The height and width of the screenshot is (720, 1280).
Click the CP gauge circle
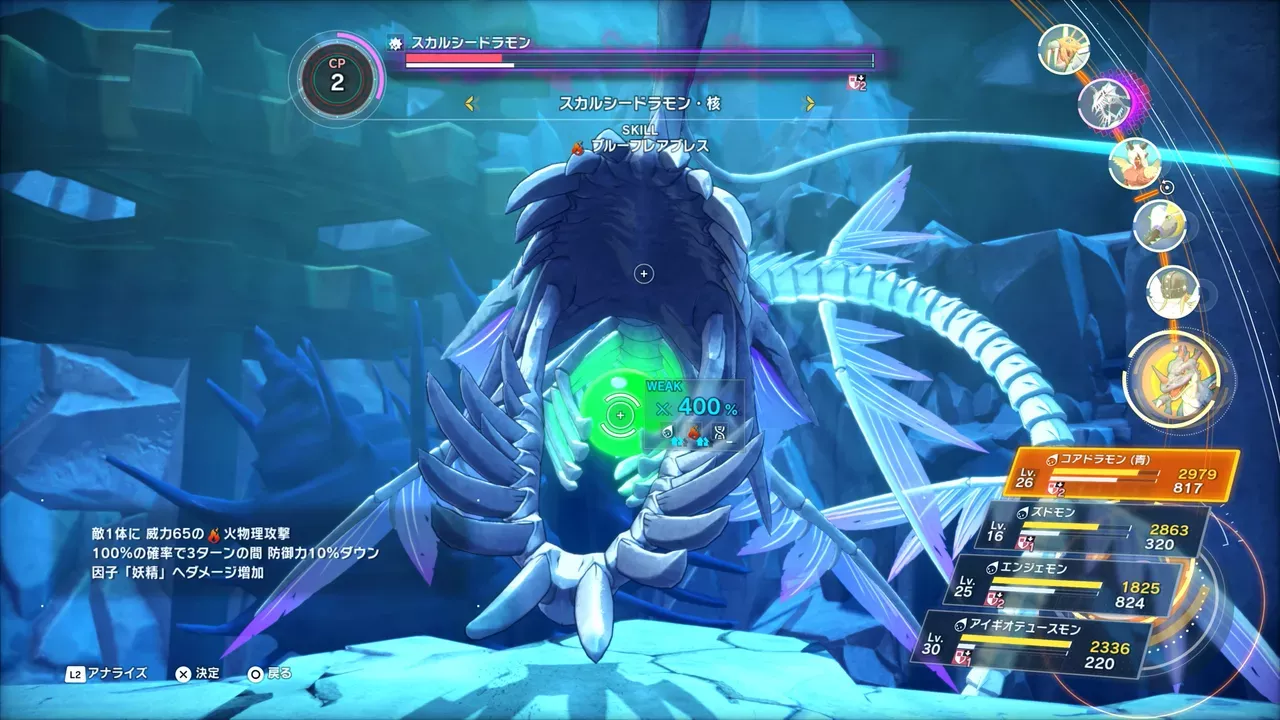click(336, 82)
